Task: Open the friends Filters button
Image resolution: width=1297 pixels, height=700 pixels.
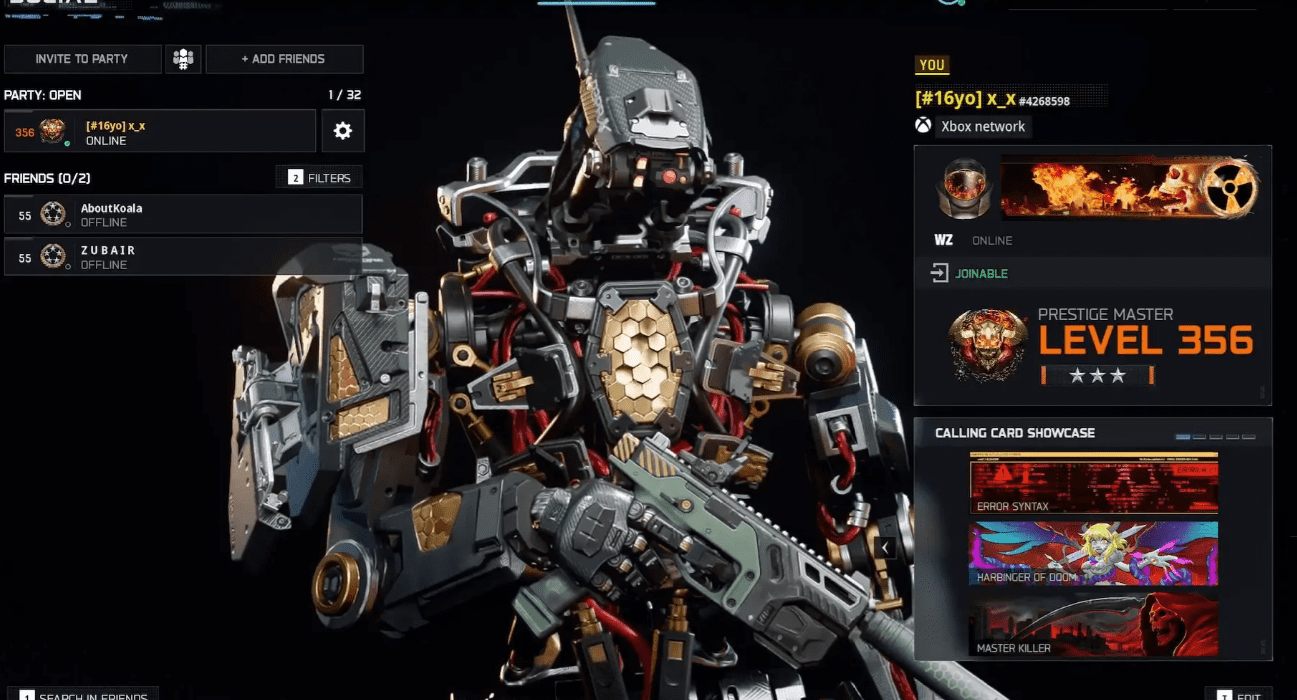Action: (x=320, y=178)
